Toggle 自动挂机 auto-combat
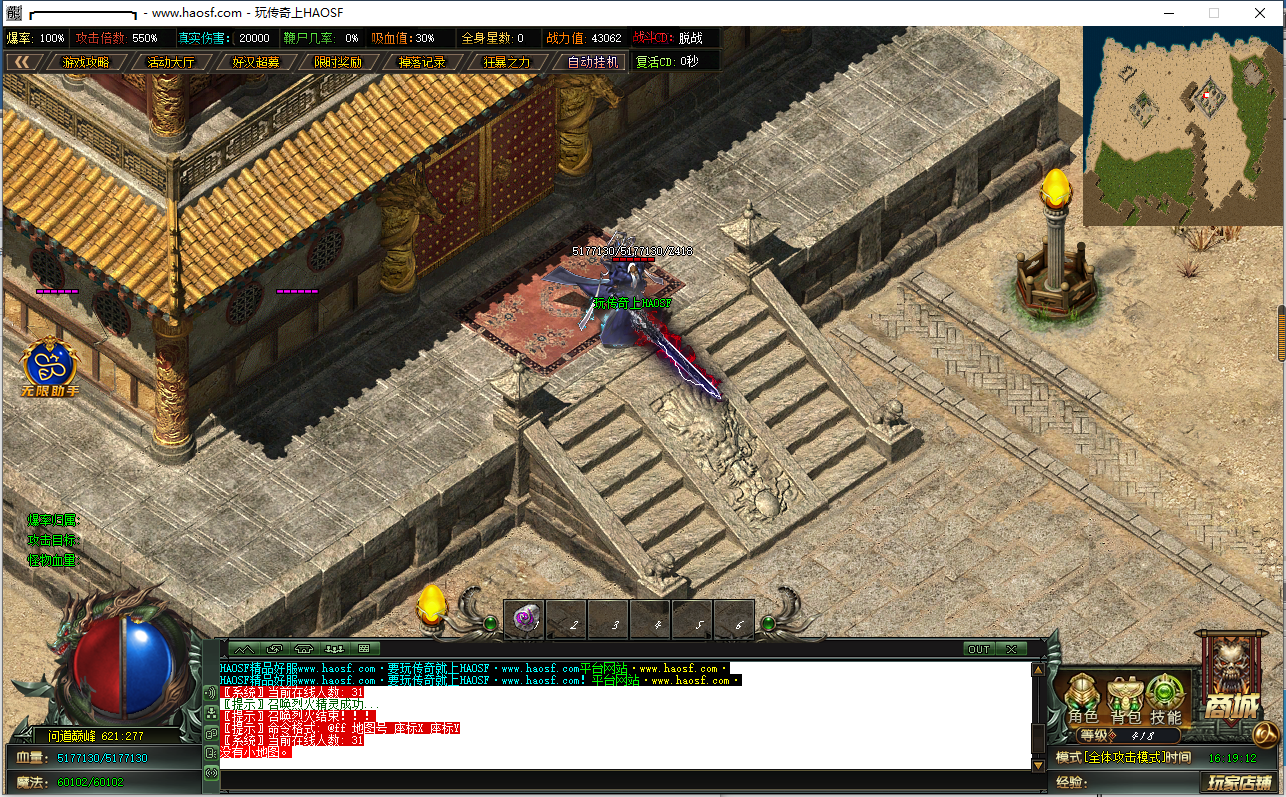This screenshot has height=797, width=1286. point(594,62)
